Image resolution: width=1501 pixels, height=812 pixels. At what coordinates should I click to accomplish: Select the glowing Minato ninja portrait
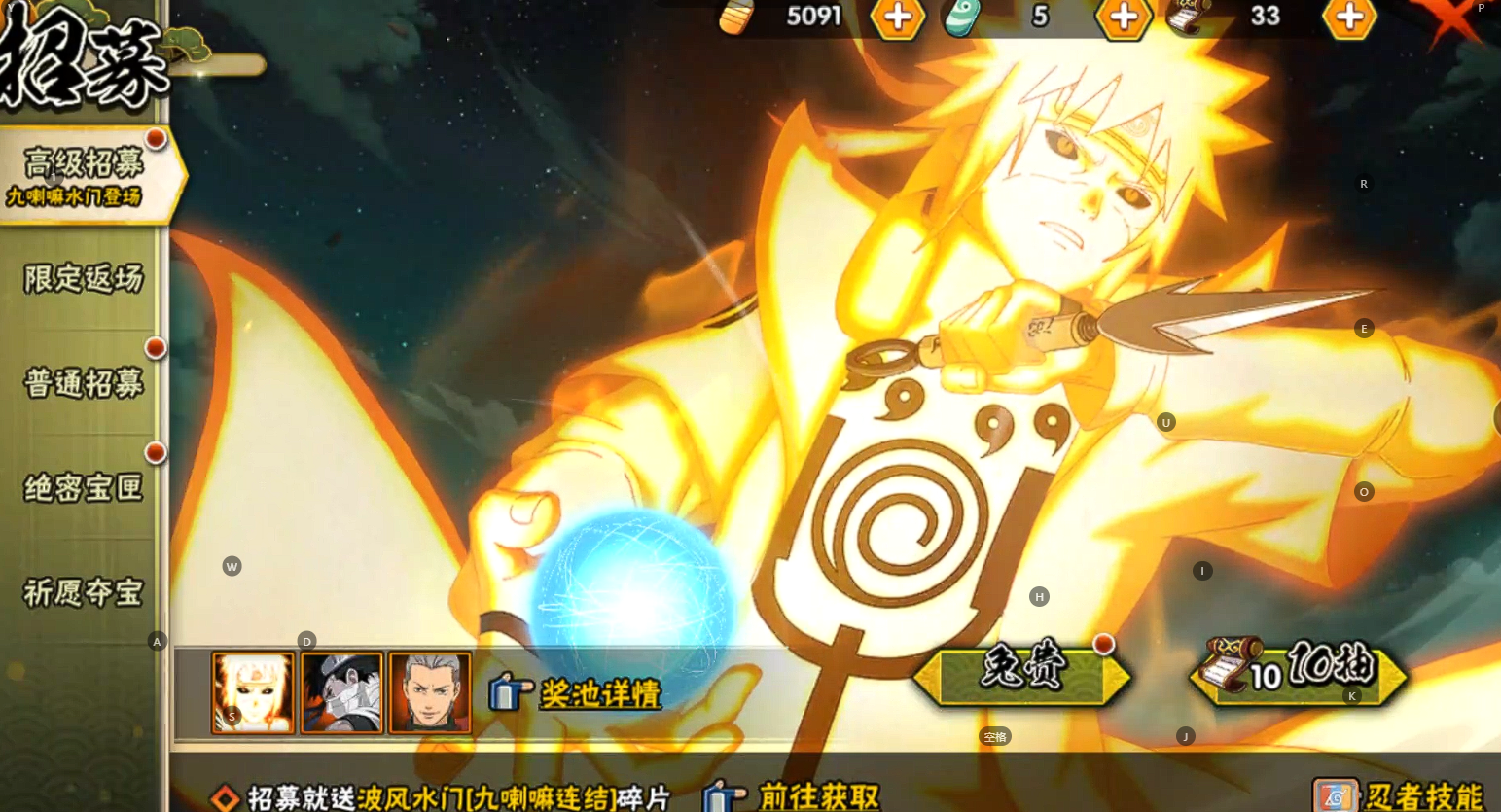click(x=253, y=692)
